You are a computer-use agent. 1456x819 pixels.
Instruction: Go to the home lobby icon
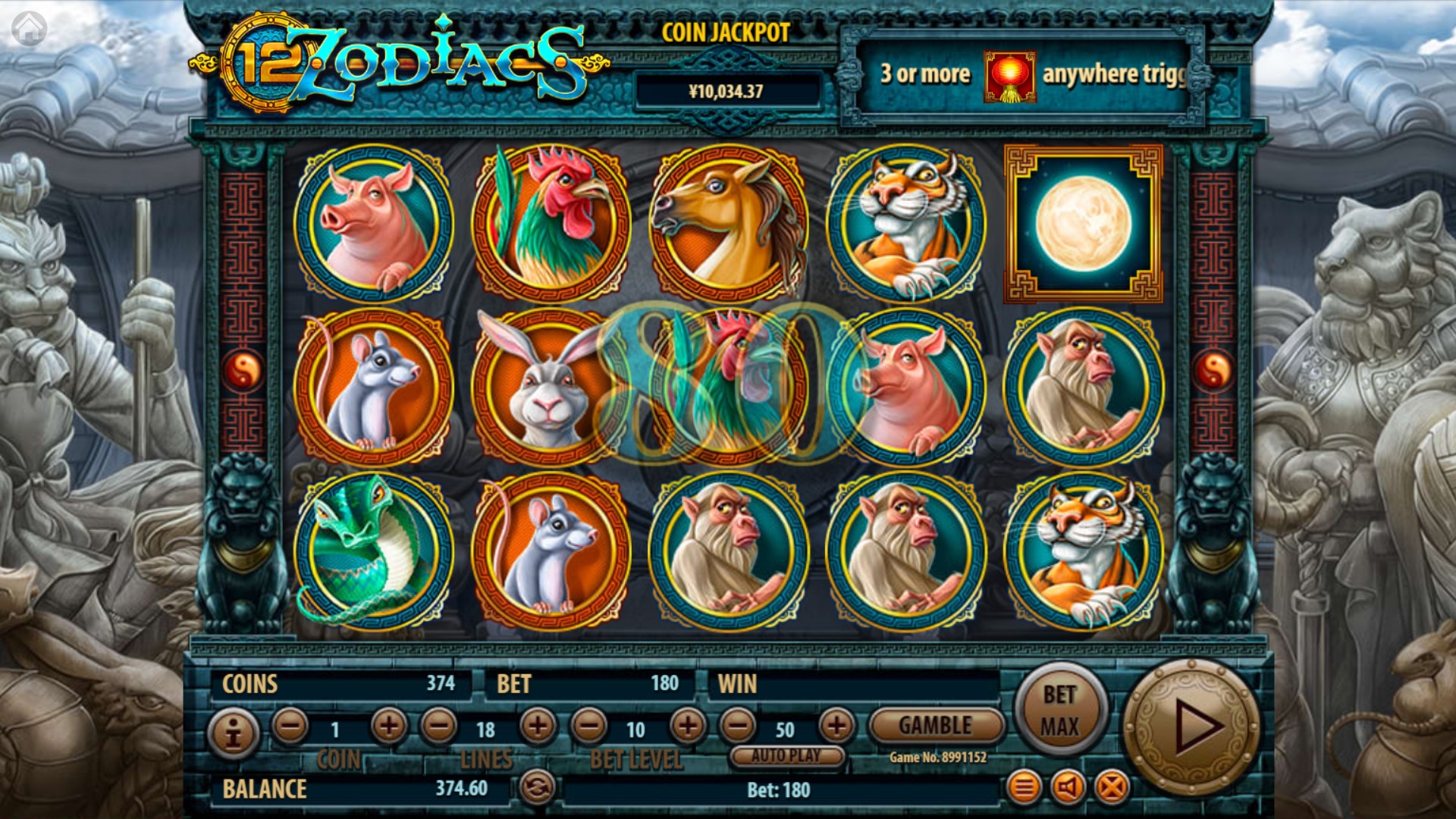[30, 30]
